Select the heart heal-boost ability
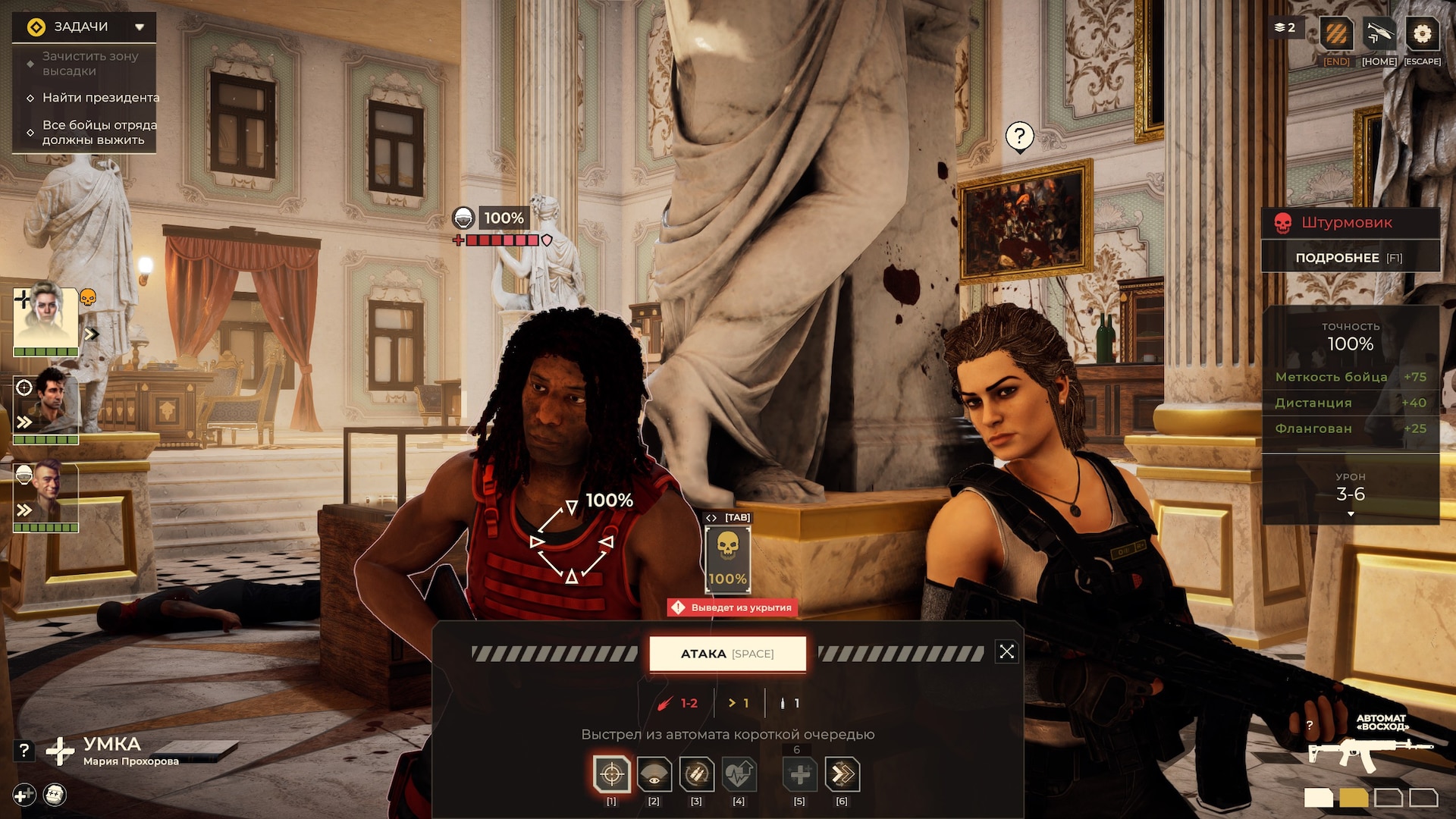1456x819 pixels. (x=739, y=774)
